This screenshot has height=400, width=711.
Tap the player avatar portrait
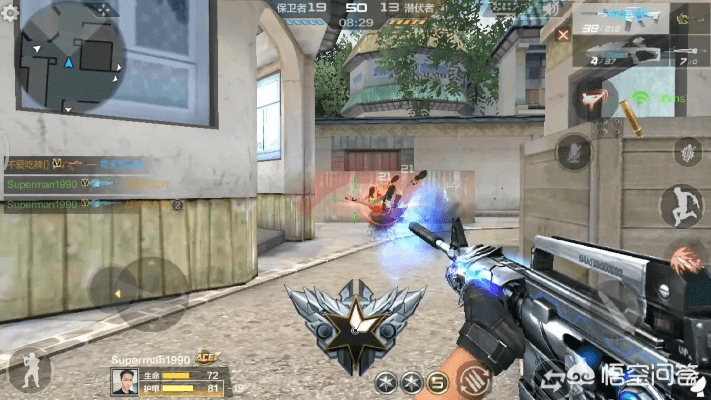point(123,380)
